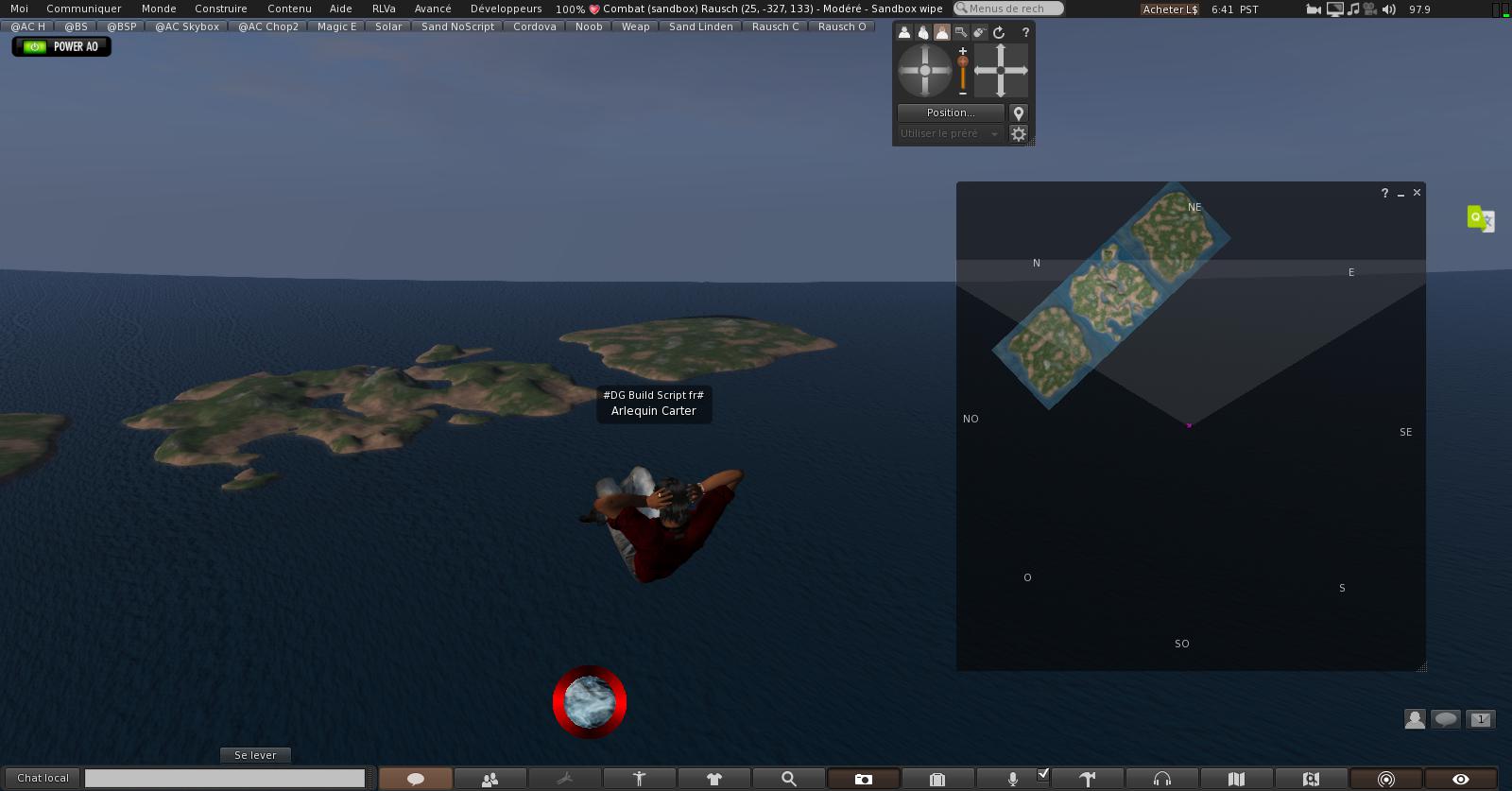The image size is (1512, 791).
Task: Choose the Cordova favorite landmark
Action: (534, 26)
